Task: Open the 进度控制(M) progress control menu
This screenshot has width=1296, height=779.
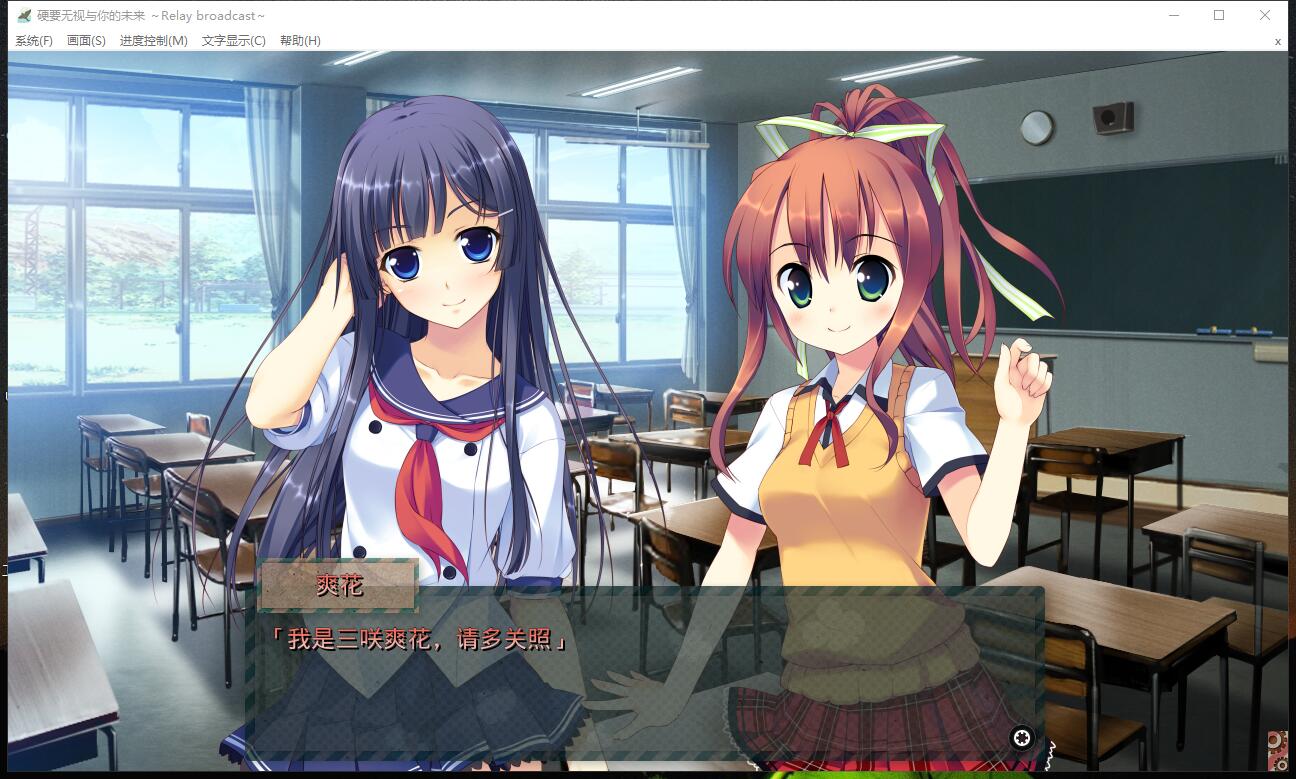Action: [x=153, y=41]
